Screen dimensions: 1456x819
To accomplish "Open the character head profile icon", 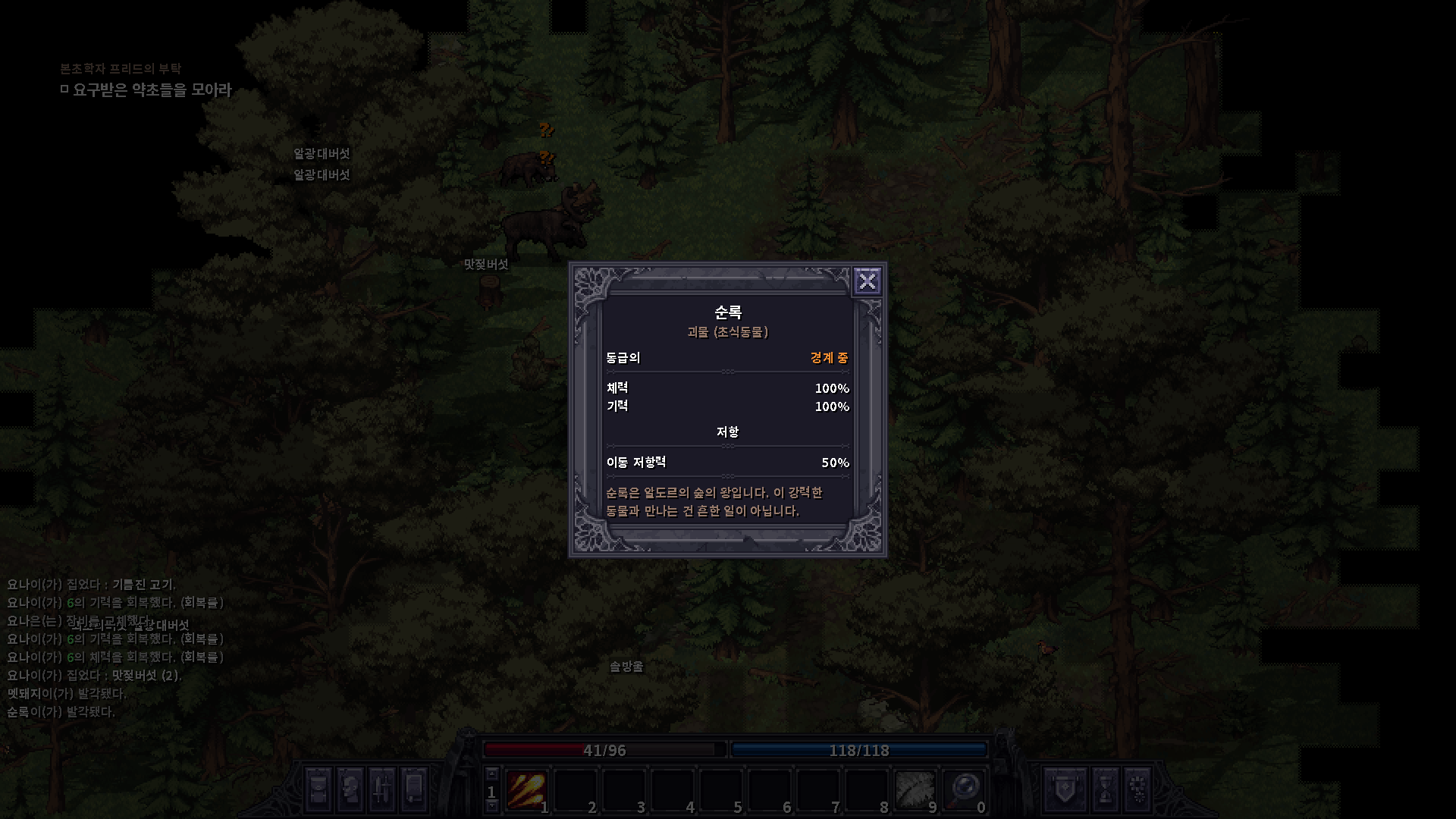I will click(350, 789).
